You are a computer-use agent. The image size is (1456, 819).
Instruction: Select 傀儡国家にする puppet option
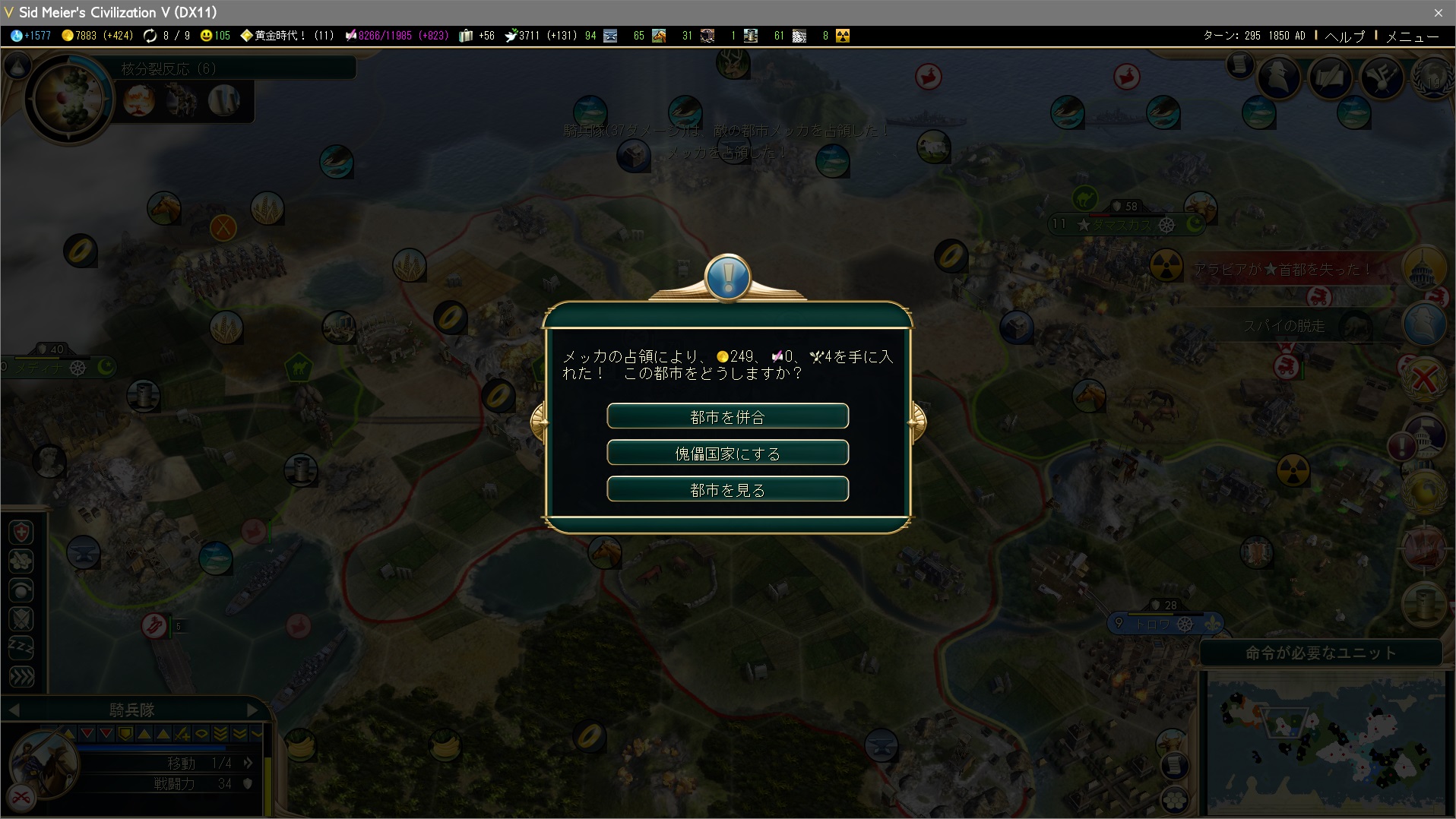pyautogui.click(x=727, y=453)
